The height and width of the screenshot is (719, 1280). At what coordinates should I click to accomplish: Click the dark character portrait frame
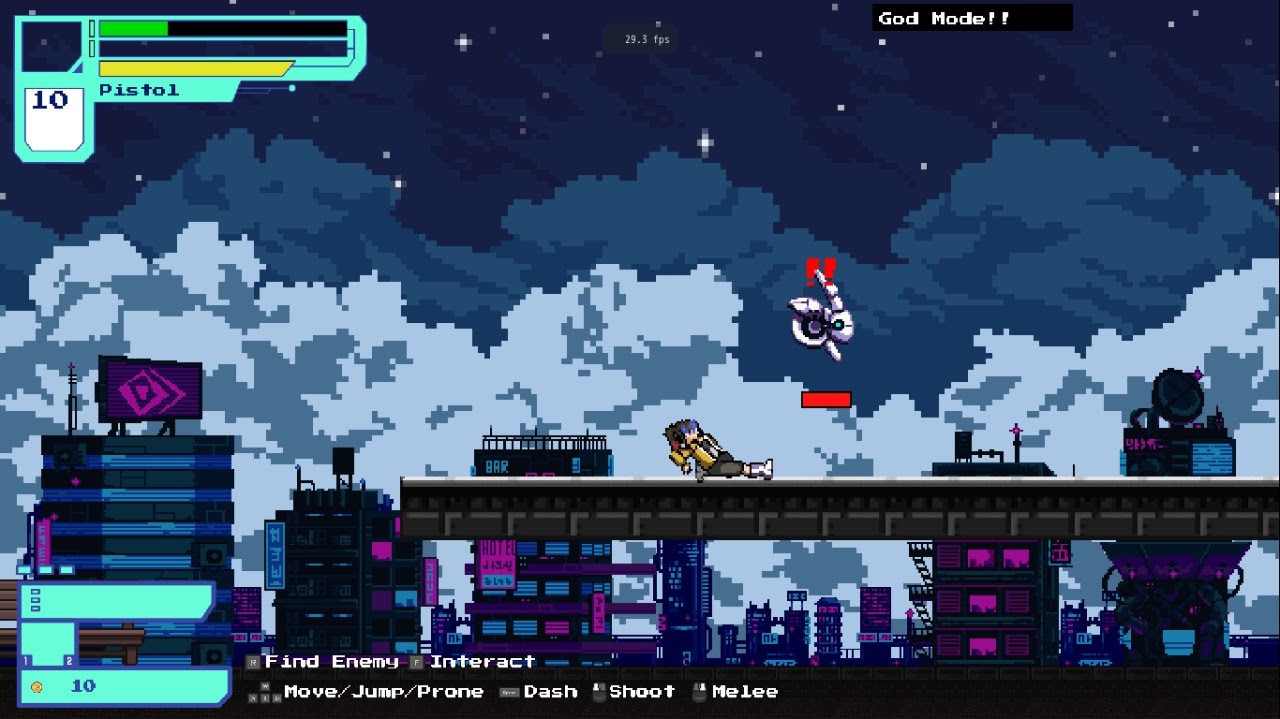(x=50, y=48)
